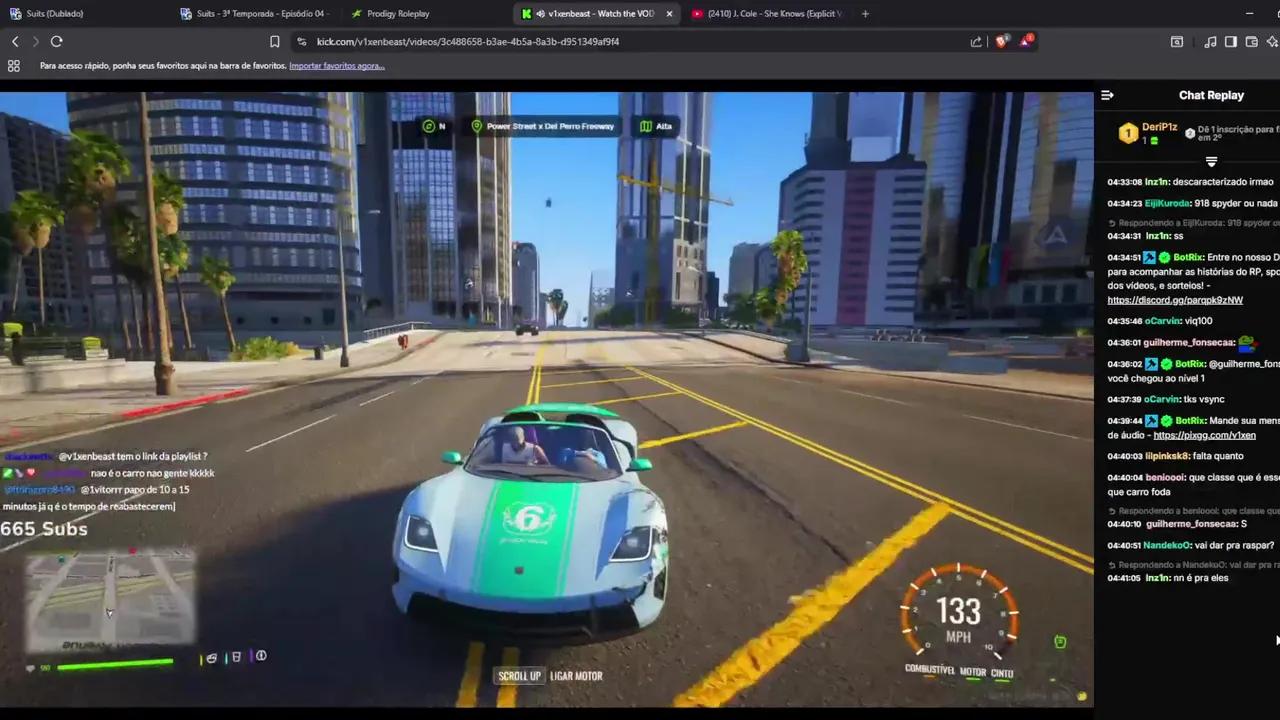Image resolution: width=1280 pixels, height=720 pixels.
Task: Click the minimap in the corner
Action: coord(110,600)
